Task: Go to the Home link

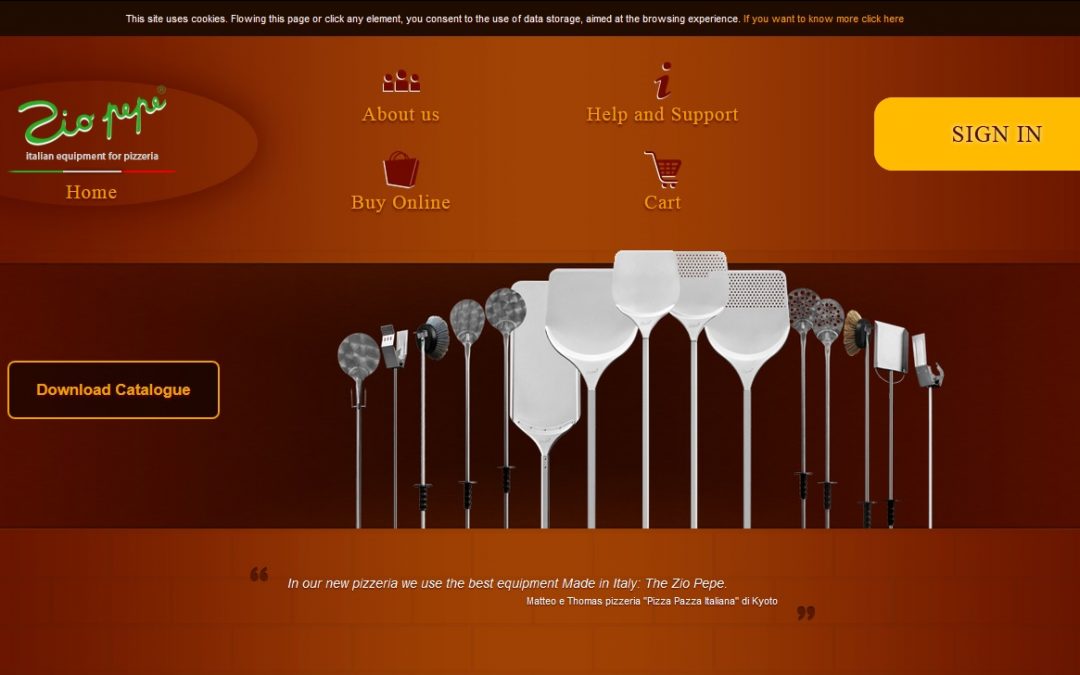Action: point(91,192)
